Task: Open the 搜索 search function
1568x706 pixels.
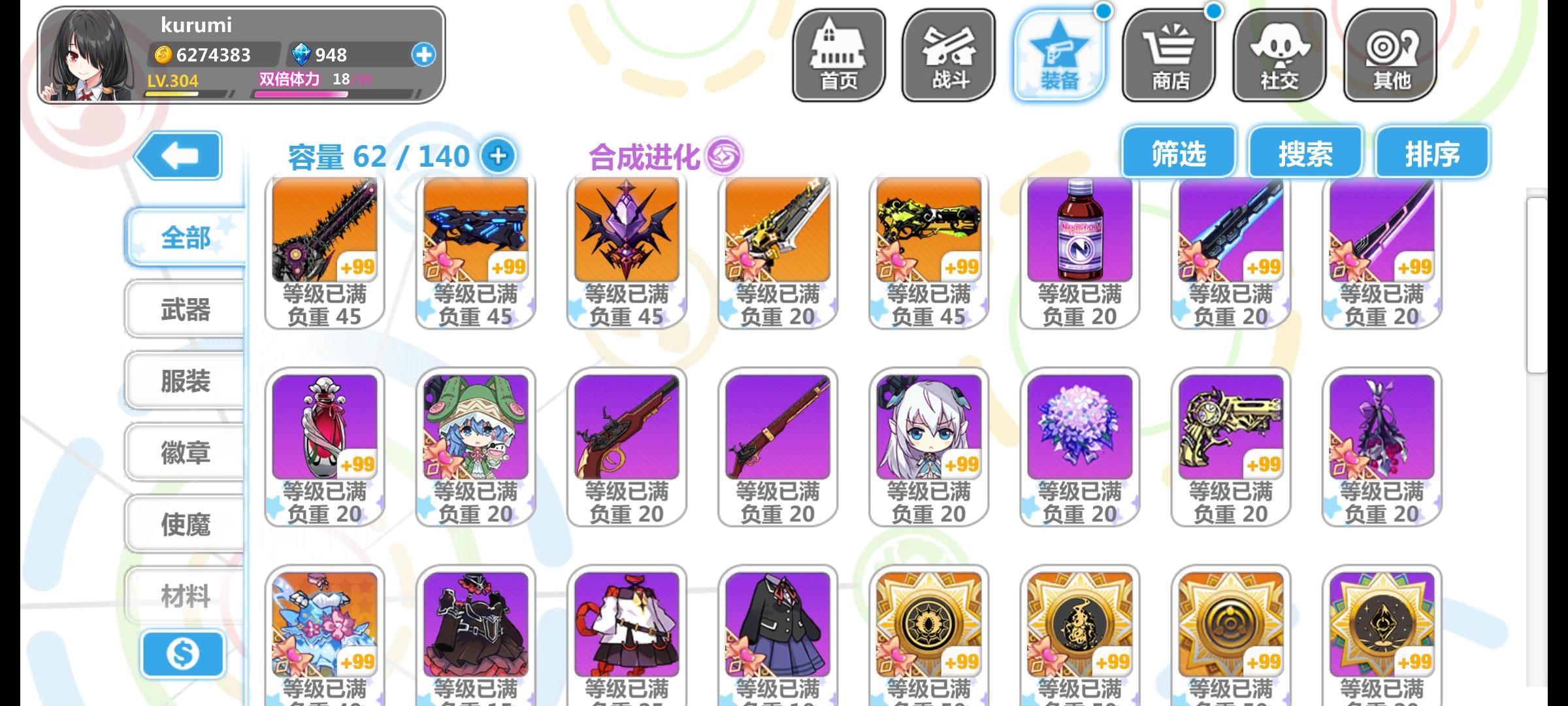Action: [1305, 152]
